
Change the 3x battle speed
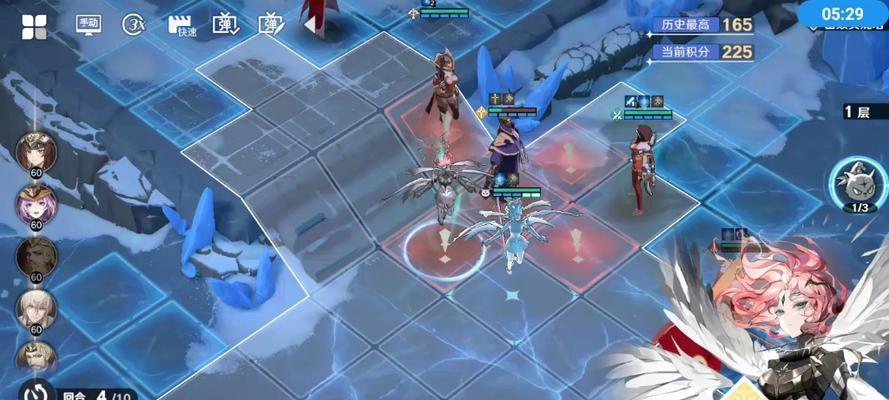tap(134, 25)
